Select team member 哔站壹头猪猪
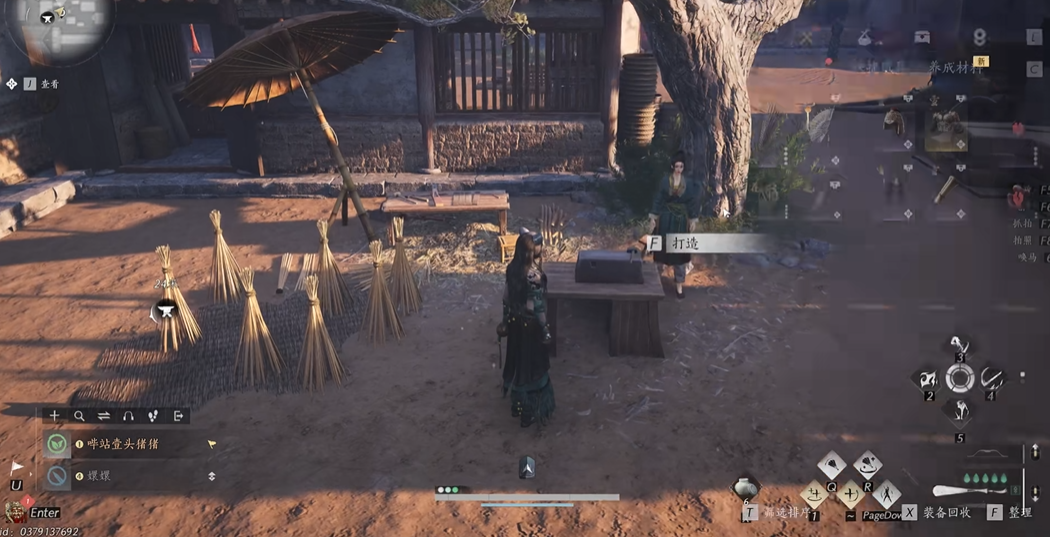 pyautogui.click(x=124, y=444)
